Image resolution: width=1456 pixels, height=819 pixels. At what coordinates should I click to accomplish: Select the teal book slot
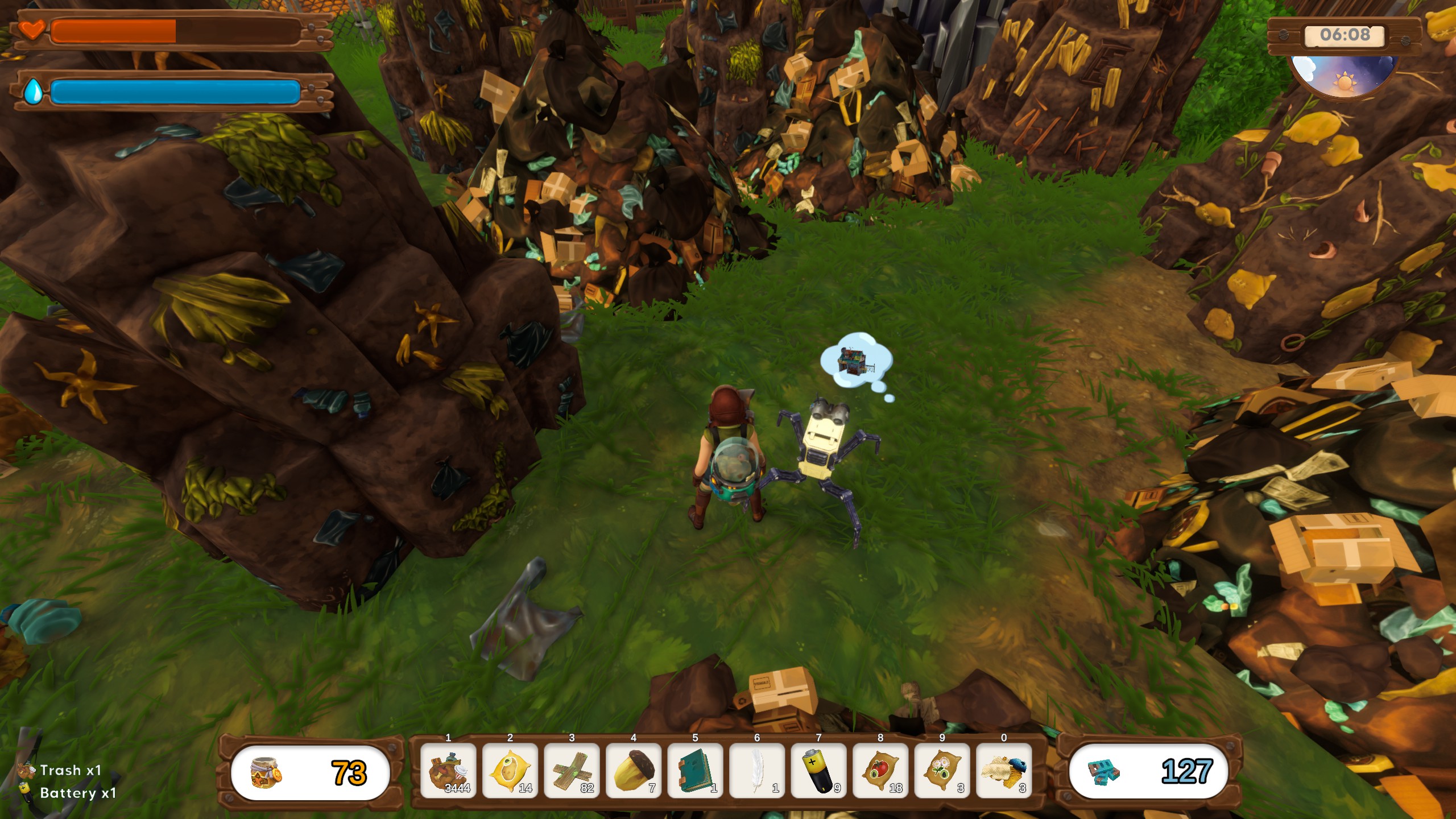coord(695,771)
